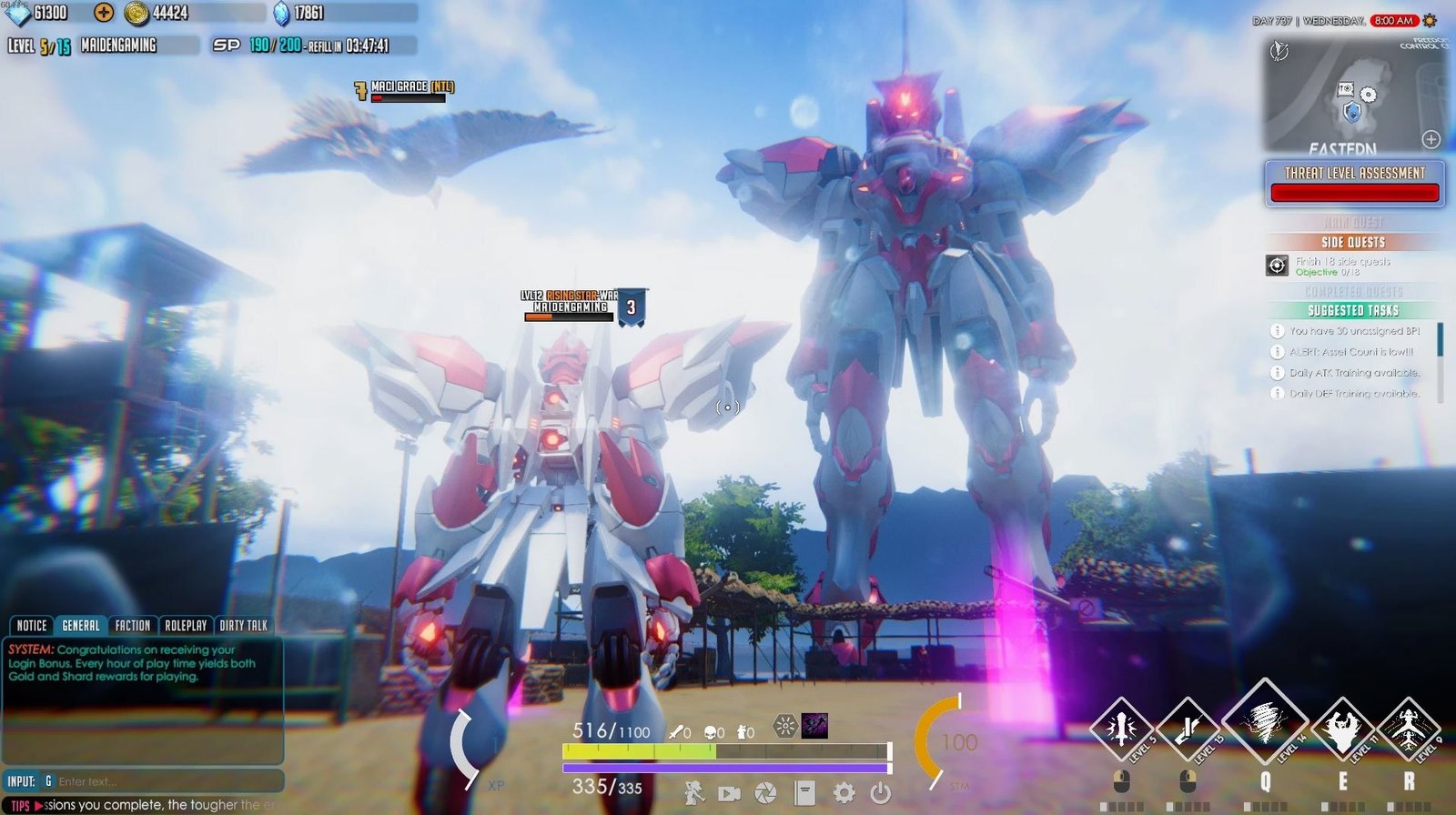Click the chat text input field
This screenshot has width=1456, height=815.
164,781
